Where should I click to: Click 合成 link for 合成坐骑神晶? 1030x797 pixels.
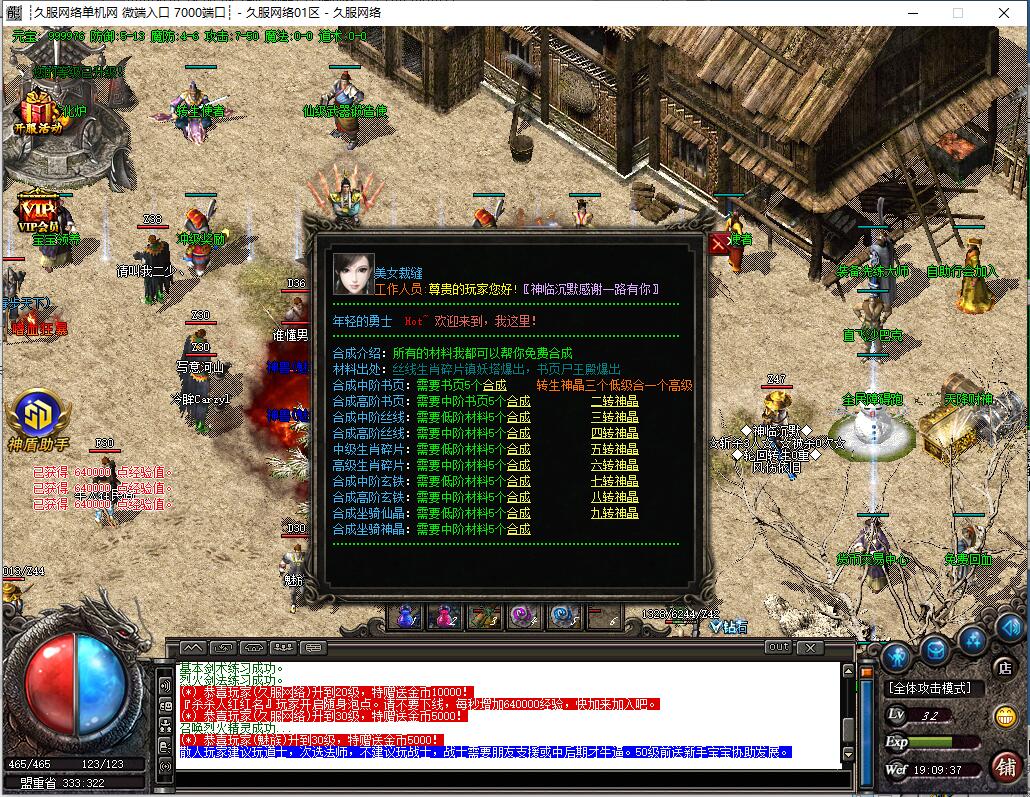click(518, 529)
